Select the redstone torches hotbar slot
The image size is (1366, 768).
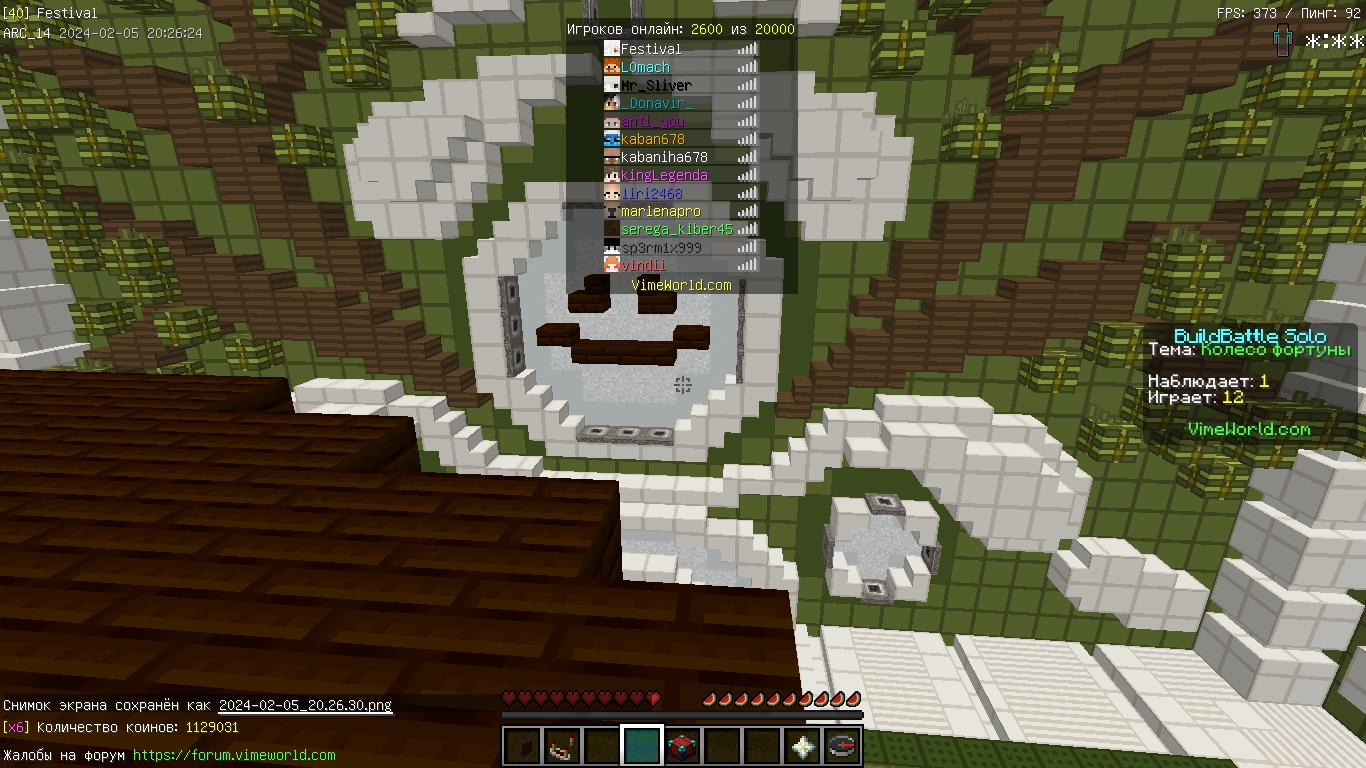tap(562, 745)
